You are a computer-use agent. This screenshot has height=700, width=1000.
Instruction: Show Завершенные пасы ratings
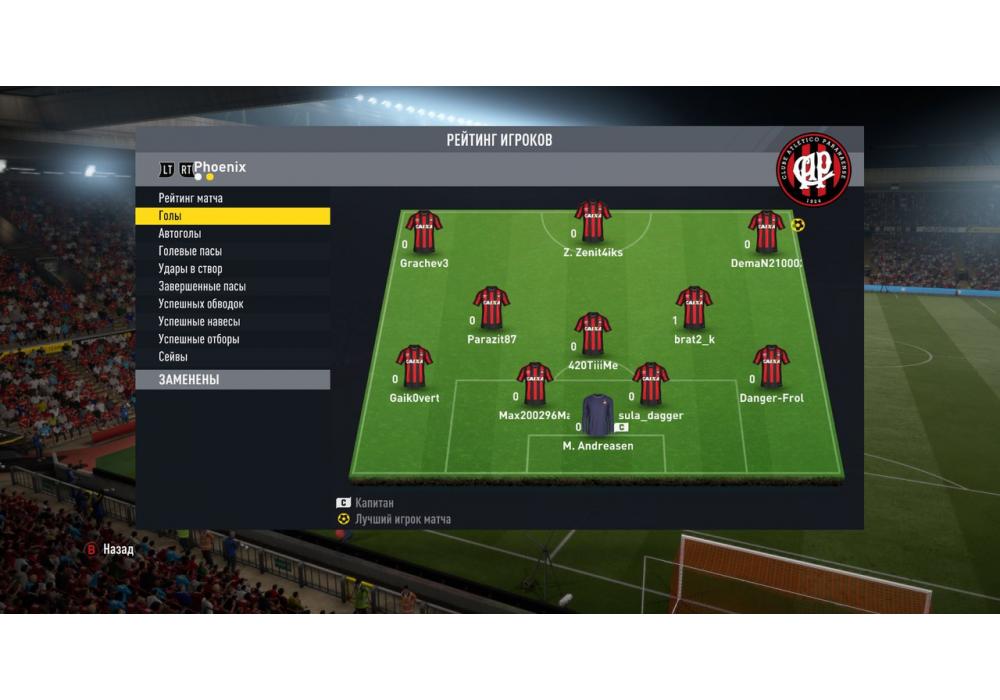tap(202, 286)
